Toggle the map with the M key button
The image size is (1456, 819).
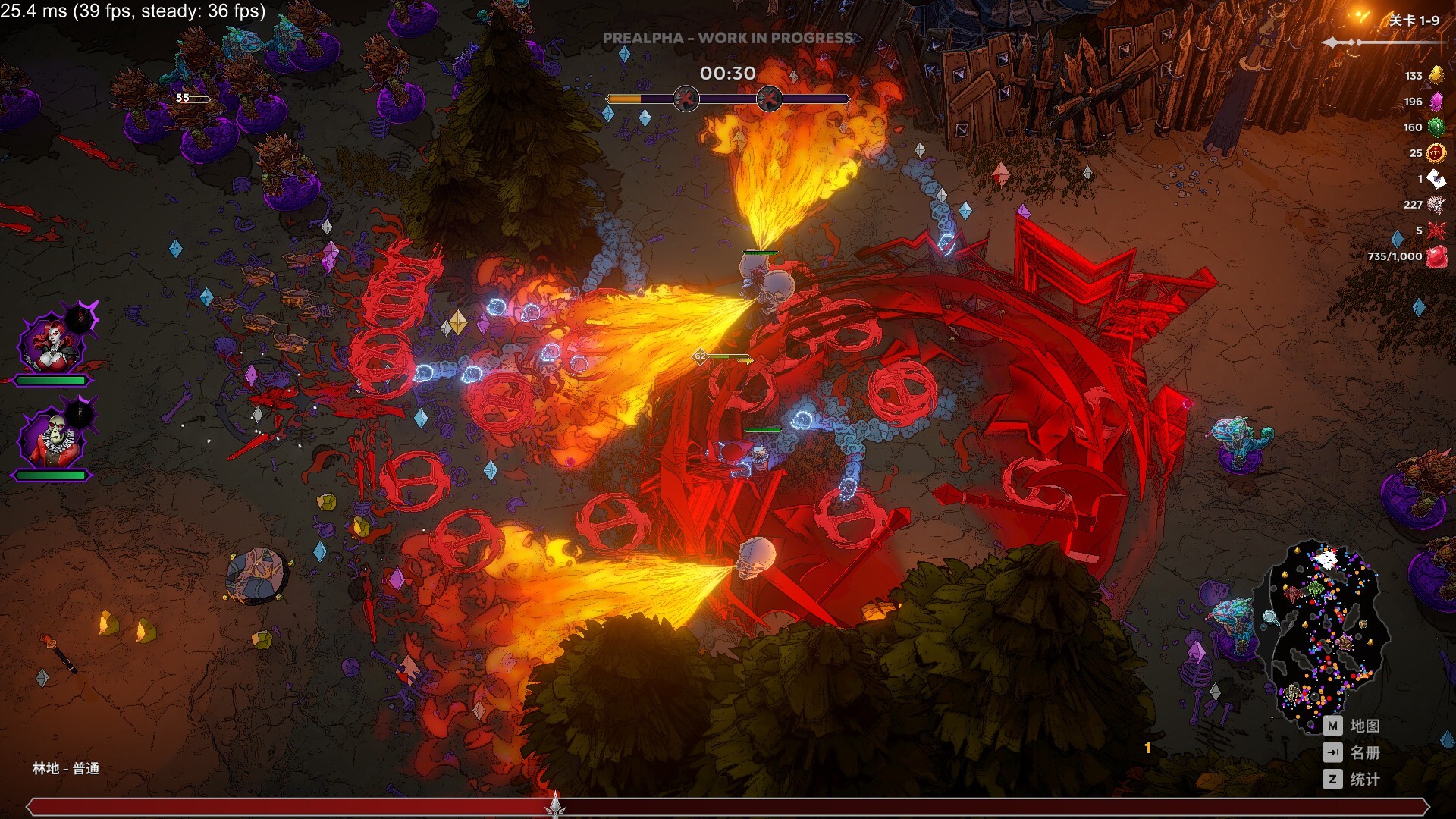coord(1331,726)
